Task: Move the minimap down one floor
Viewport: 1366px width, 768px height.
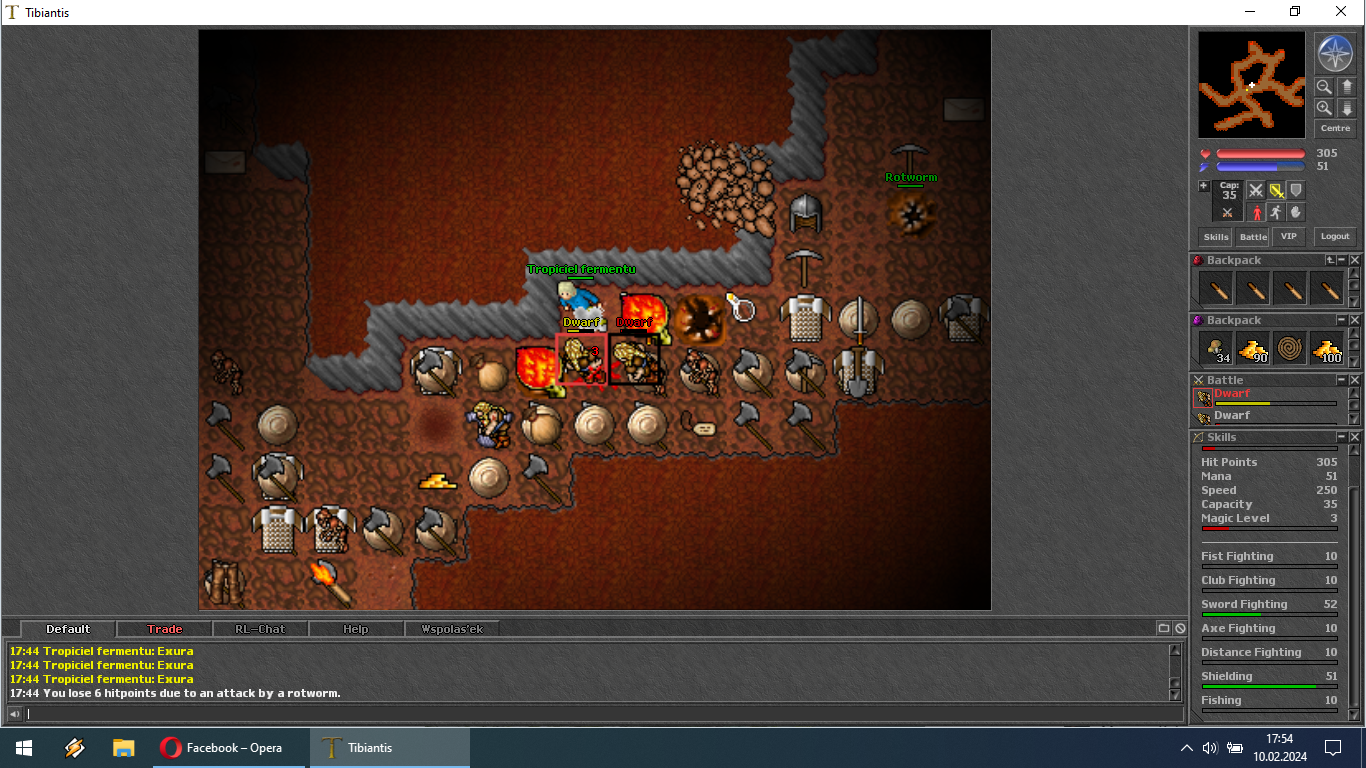Action: tap(1347, 108)
